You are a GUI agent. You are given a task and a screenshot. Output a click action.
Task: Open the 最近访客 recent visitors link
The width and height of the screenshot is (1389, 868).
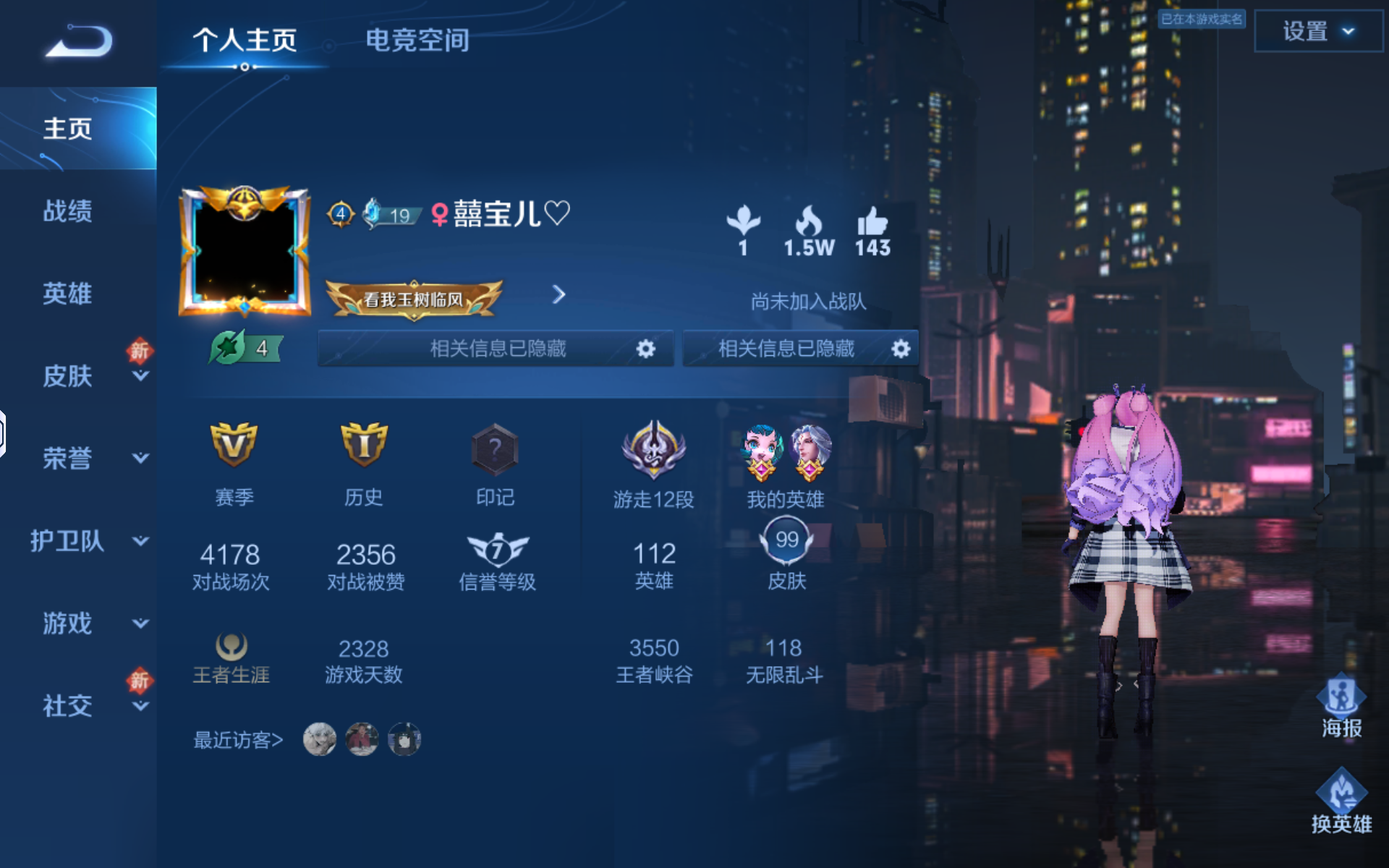tap(237, 739)
